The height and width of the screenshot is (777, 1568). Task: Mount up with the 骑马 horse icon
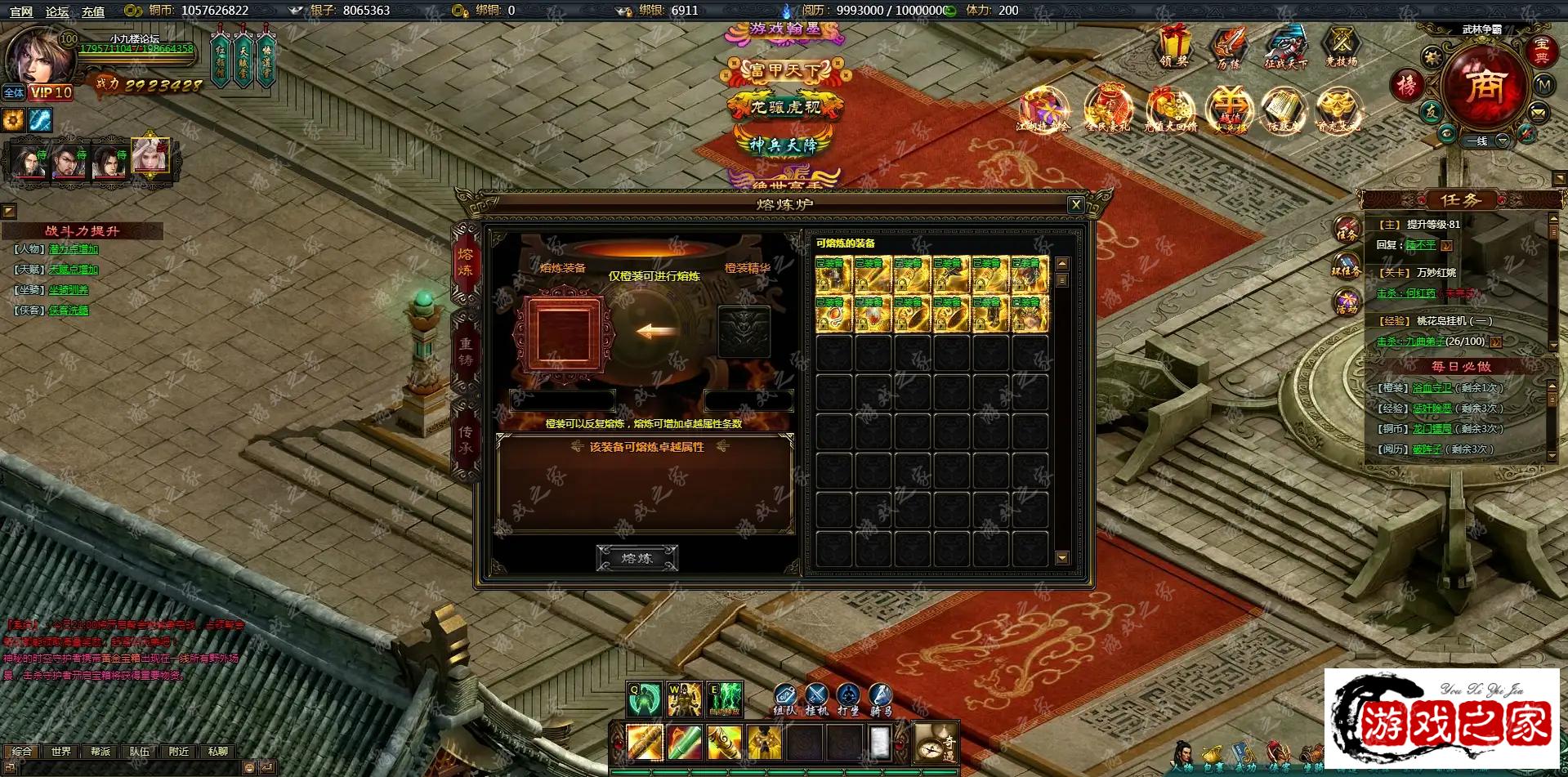coord(880,697)
